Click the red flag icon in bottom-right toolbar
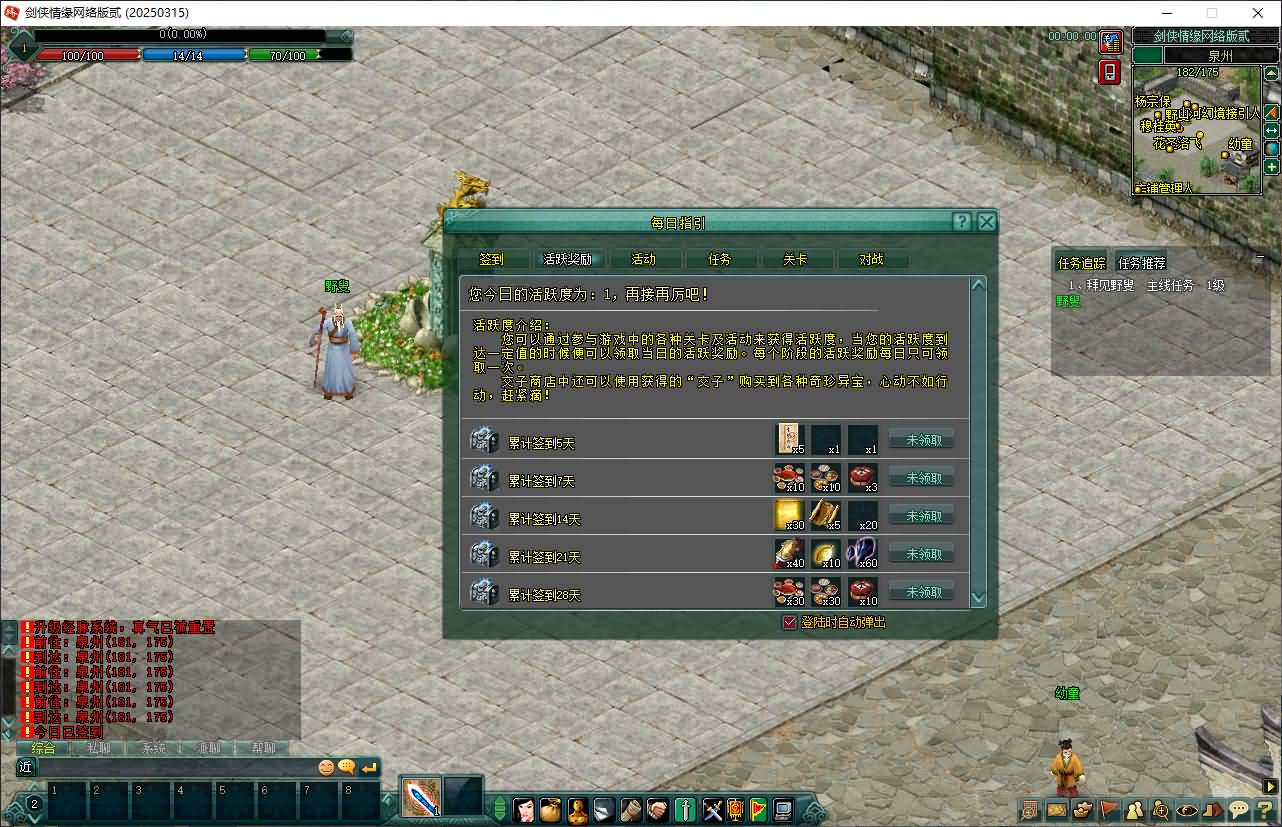Image resolution: width=1282 pixels, height=827 pixels. pyautogui.click(x=1107, y=810)
